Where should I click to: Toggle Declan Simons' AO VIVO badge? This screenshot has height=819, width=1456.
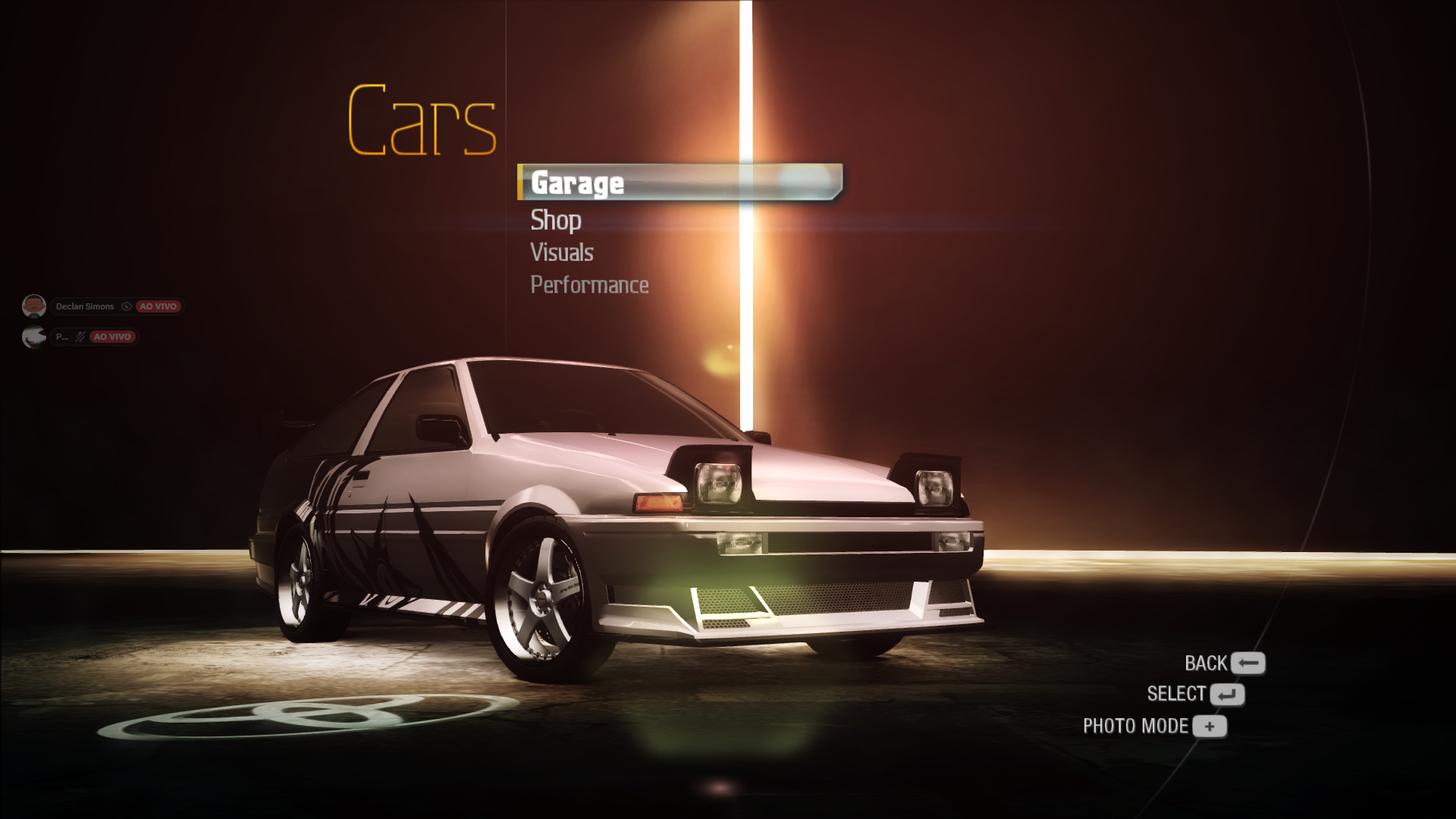[x=158, y=306]
